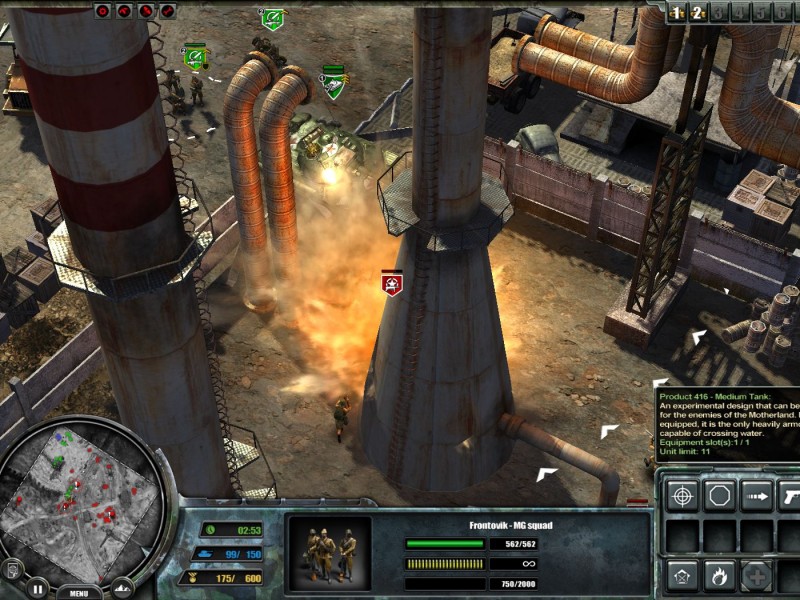Select control group 1 tab
Viewport: 800px width, 600px height.
coord(677,13)
